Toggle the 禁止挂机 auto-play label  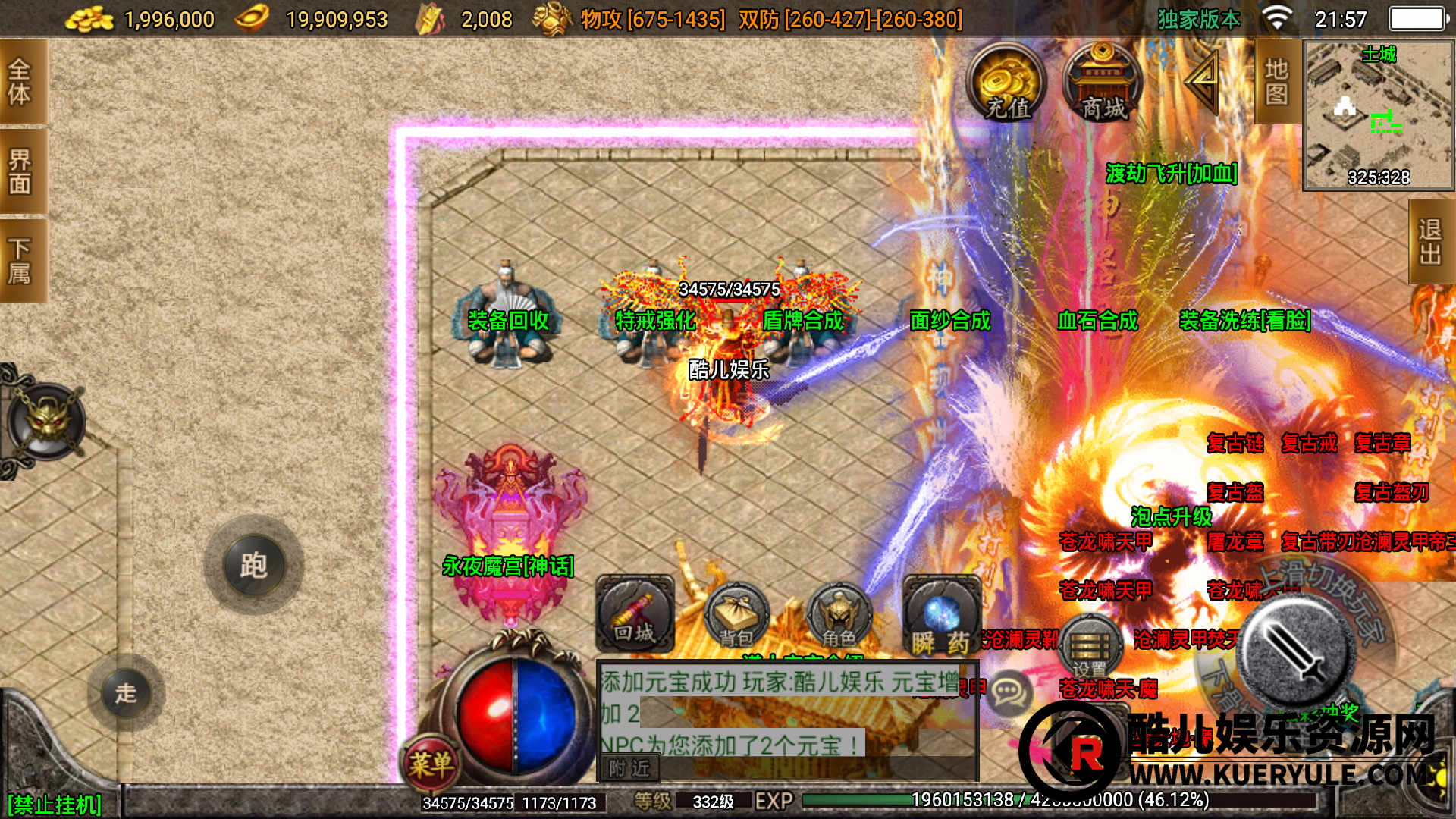pyautogui.click(x=55, y=804)
